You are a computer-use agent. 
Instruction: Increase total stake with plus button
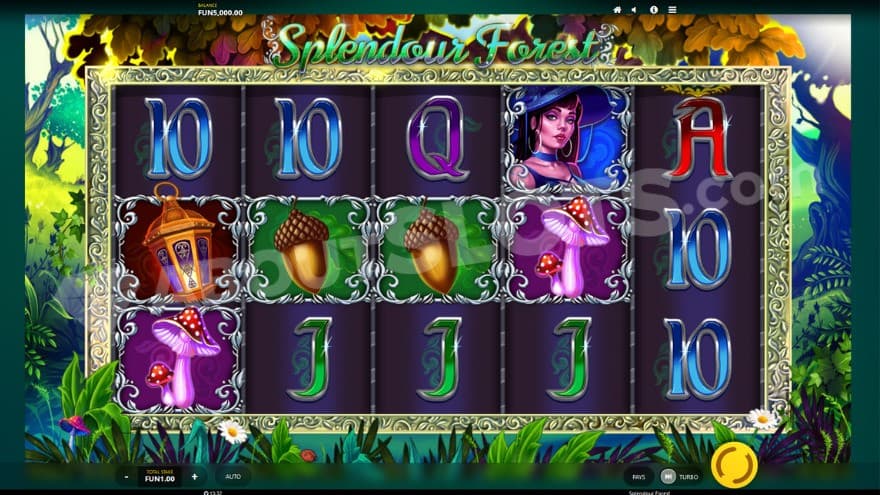[x=194, y=477]
